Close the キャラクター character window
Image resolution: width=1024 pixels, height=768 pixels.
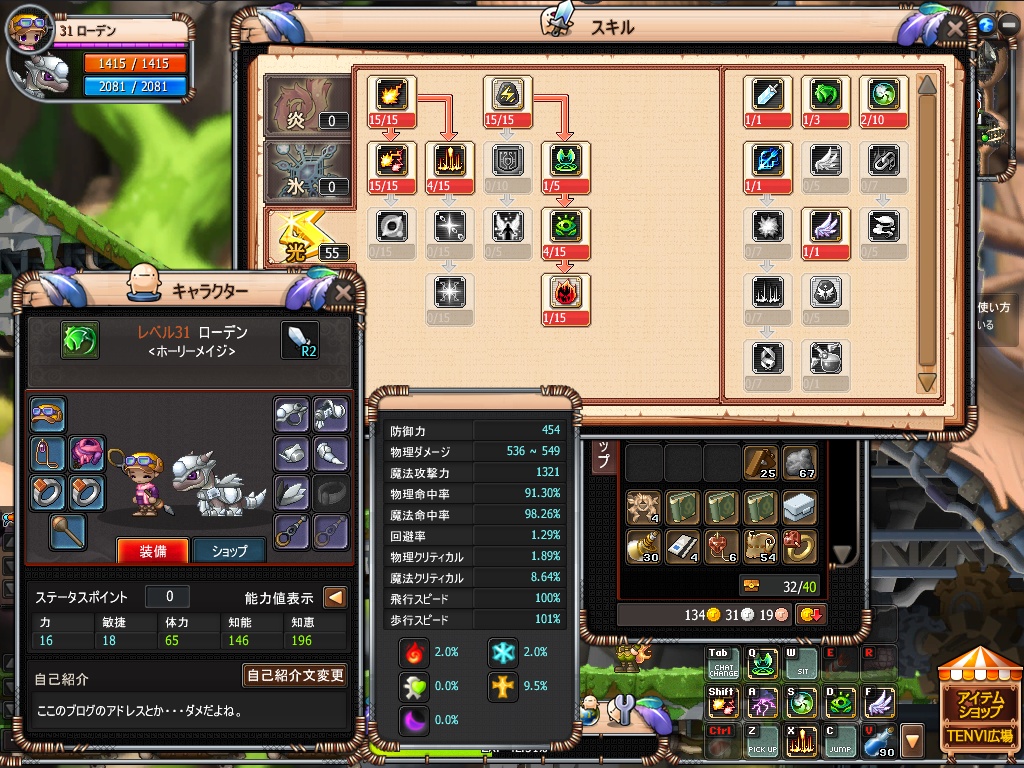(x=343, y=292)
